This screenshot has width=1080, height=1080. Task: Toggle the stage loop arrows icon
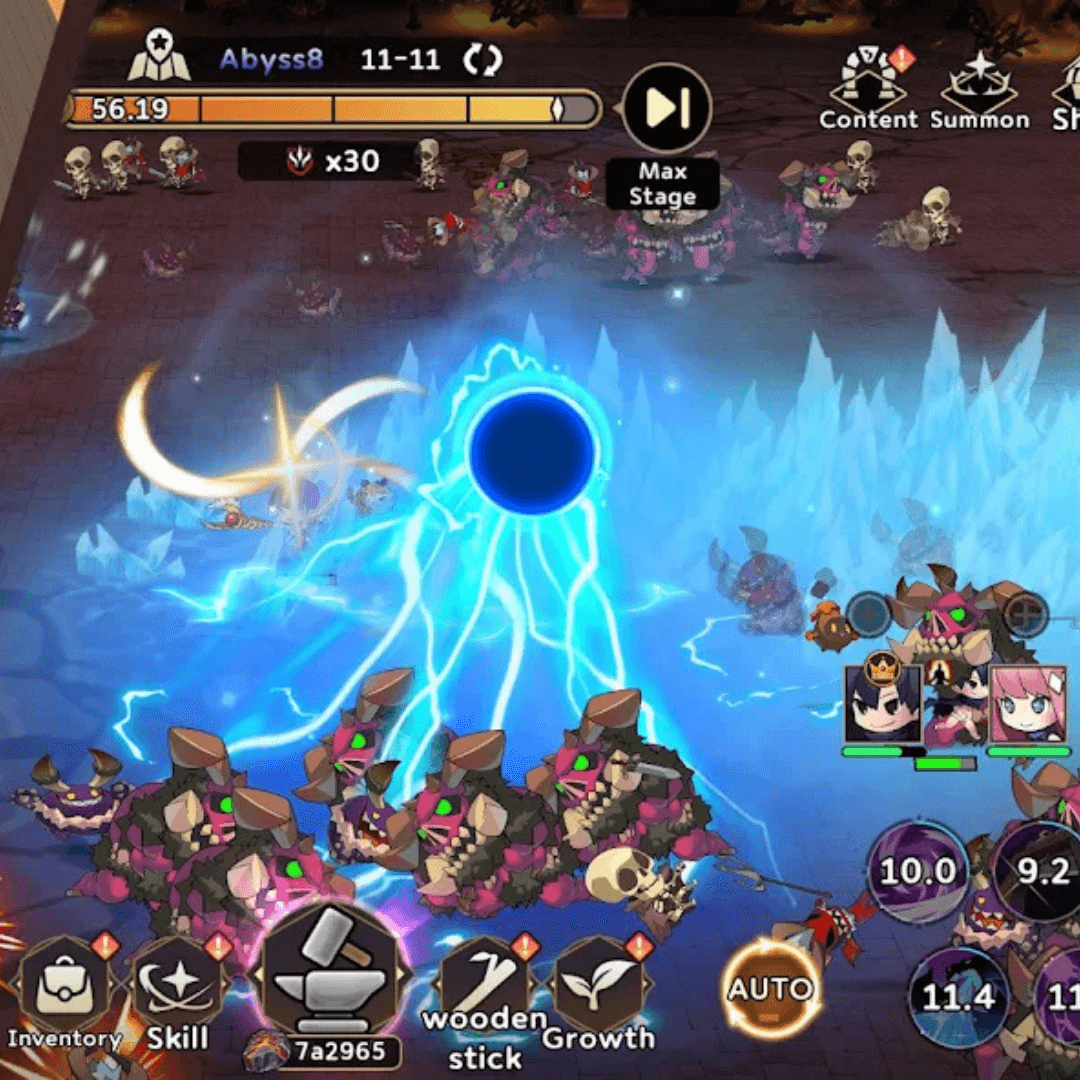coord(481,60)
